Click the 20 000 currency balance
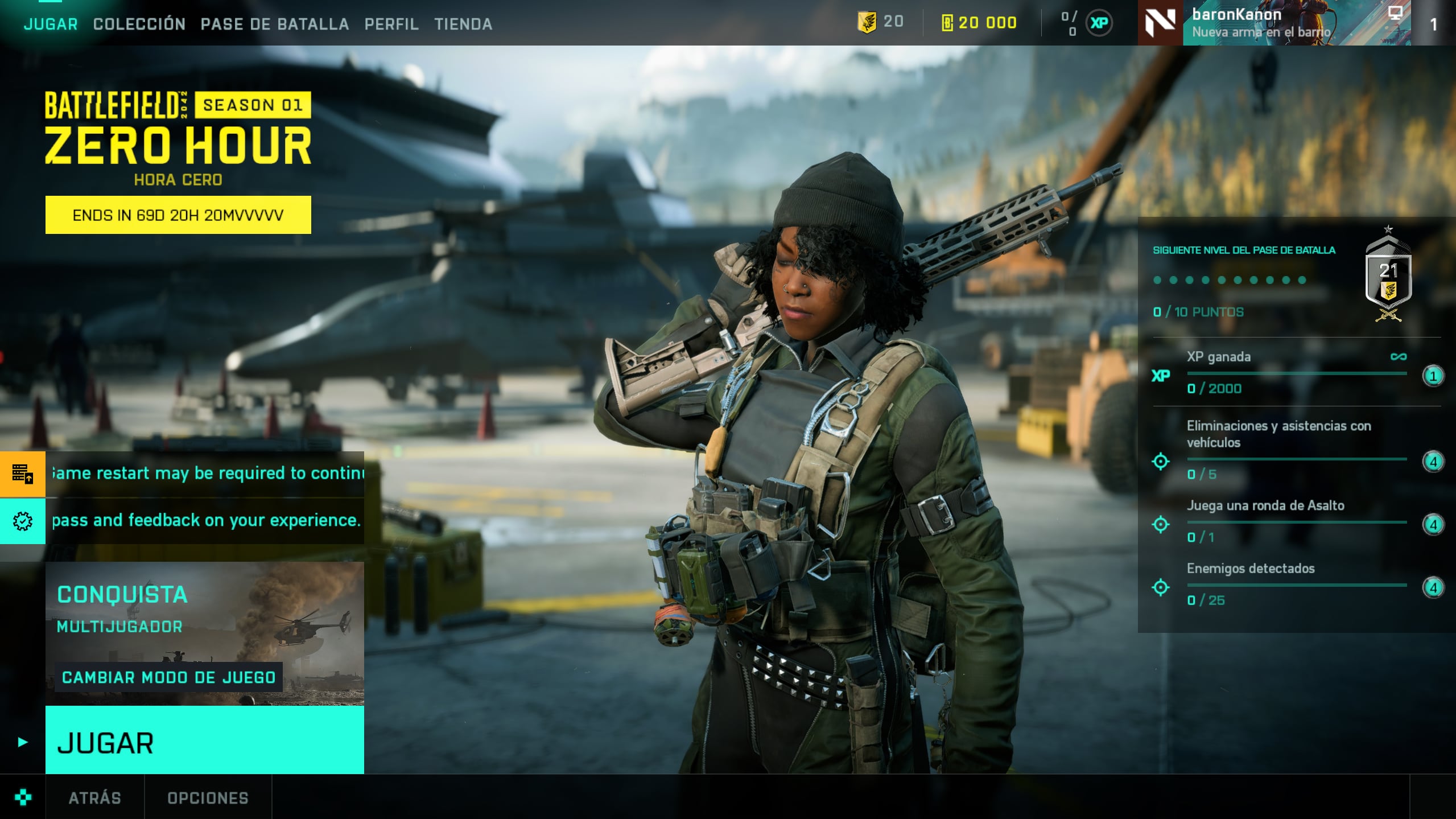 point(980,23)
